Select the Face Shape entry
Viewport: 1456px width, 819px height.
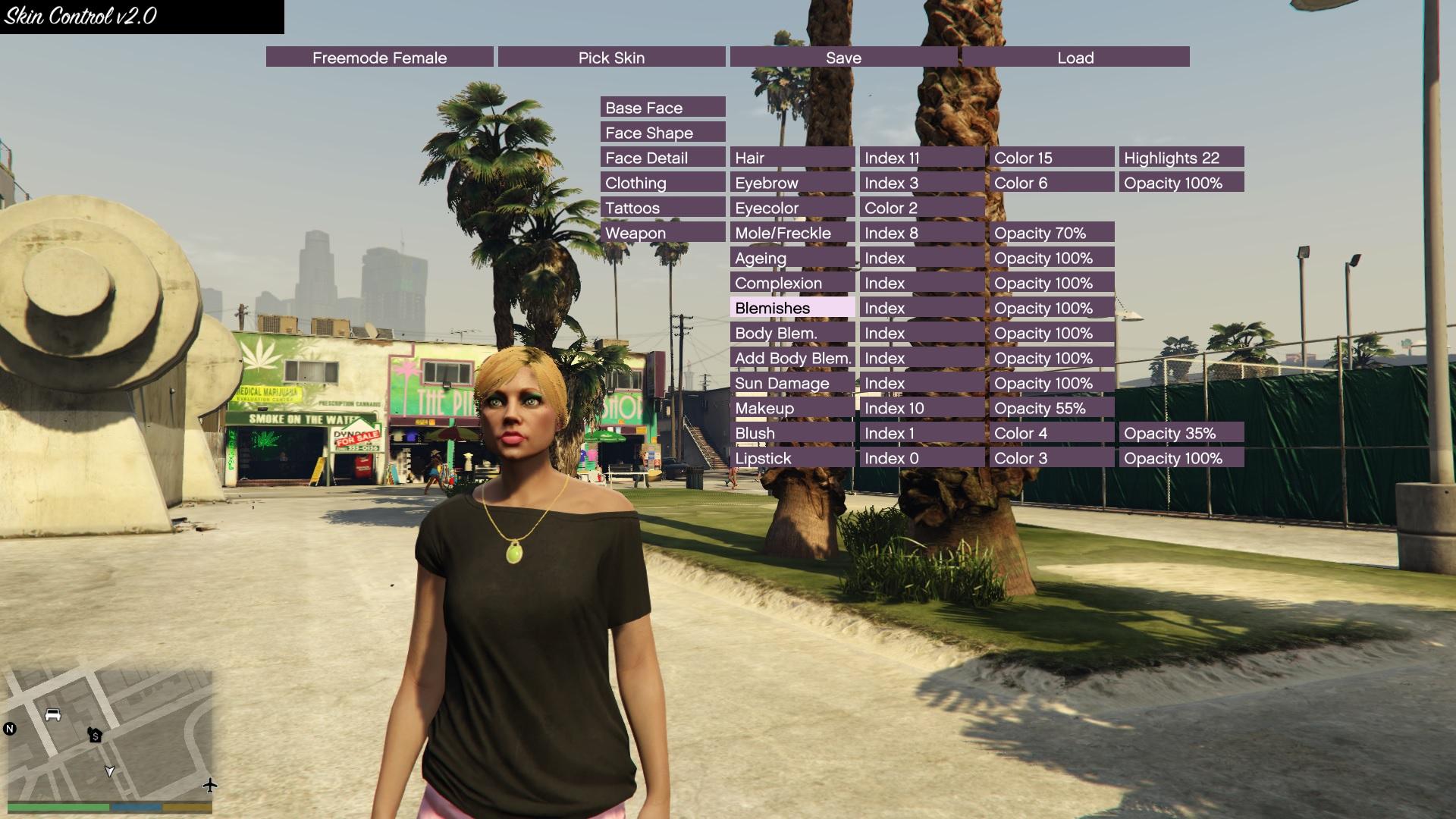(x=663, y=133)
